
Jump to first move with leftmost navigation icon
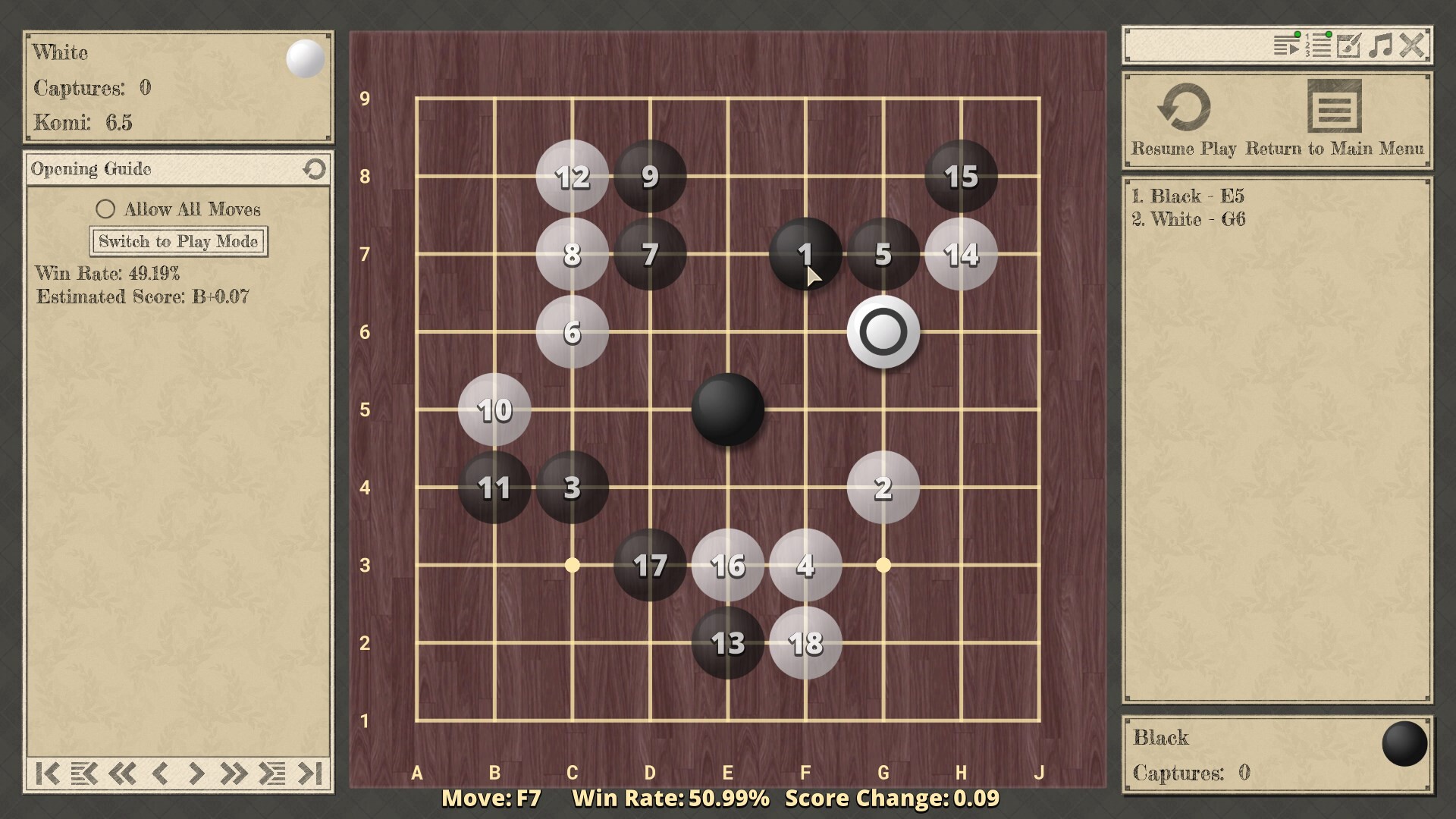[47, 775]
